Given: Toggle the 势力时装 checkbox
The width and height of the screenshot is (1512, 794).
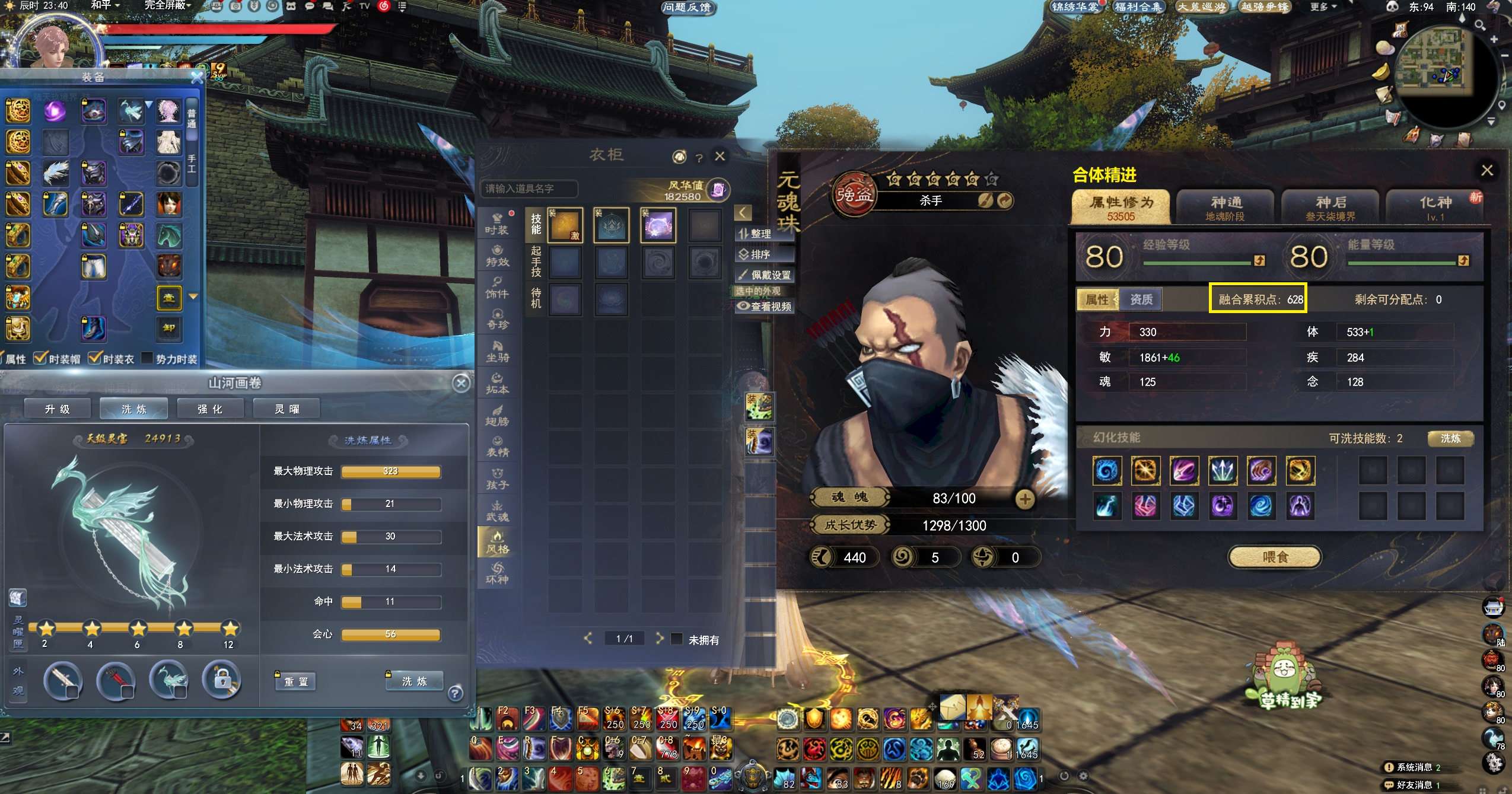Looking at the screenshot, I should coord(147,359).
